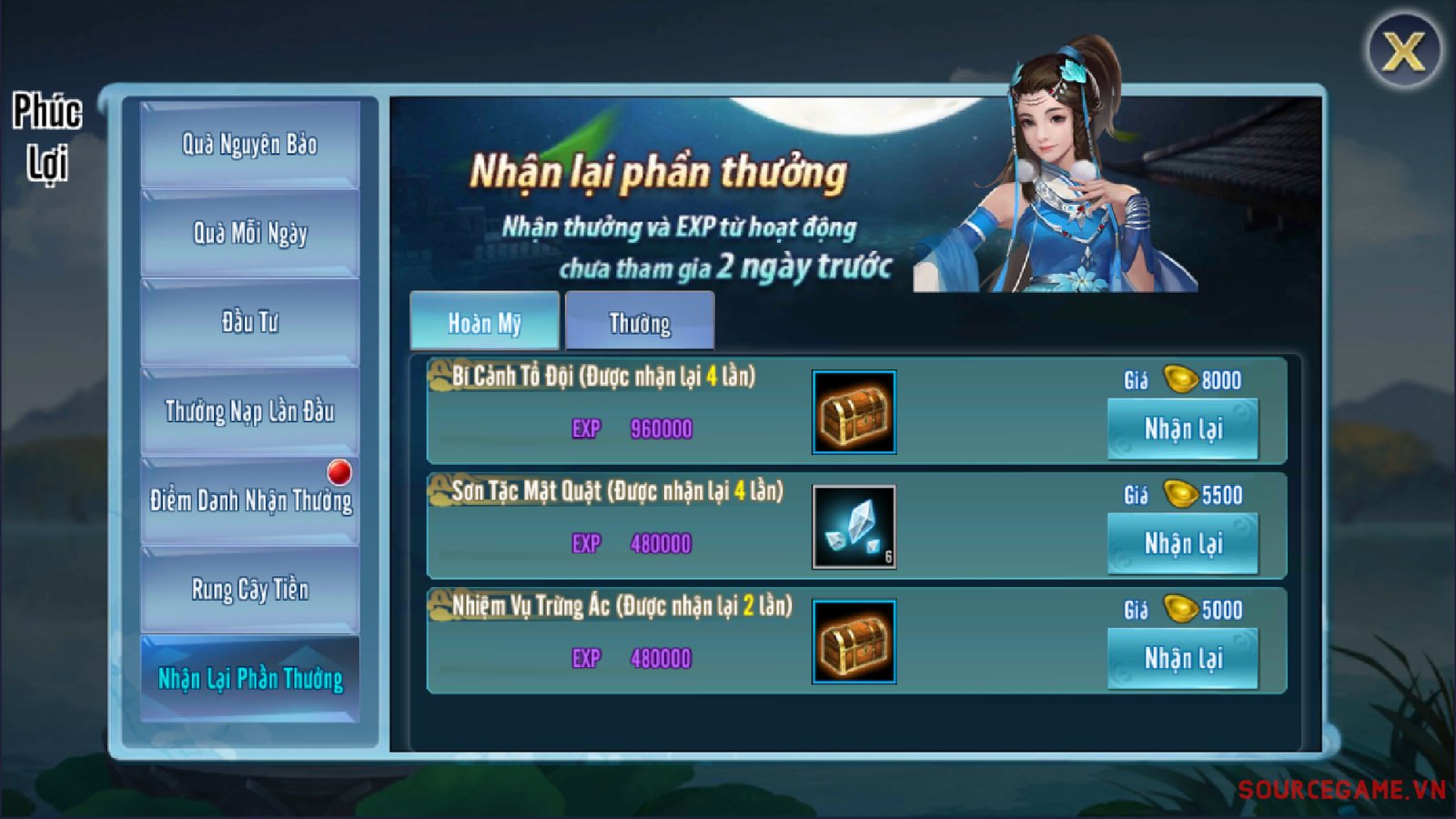The width and height of the screenshot is (1456, 819).
Task: Select the Rung Cây Tiền entry
Action: coord(250,590)
